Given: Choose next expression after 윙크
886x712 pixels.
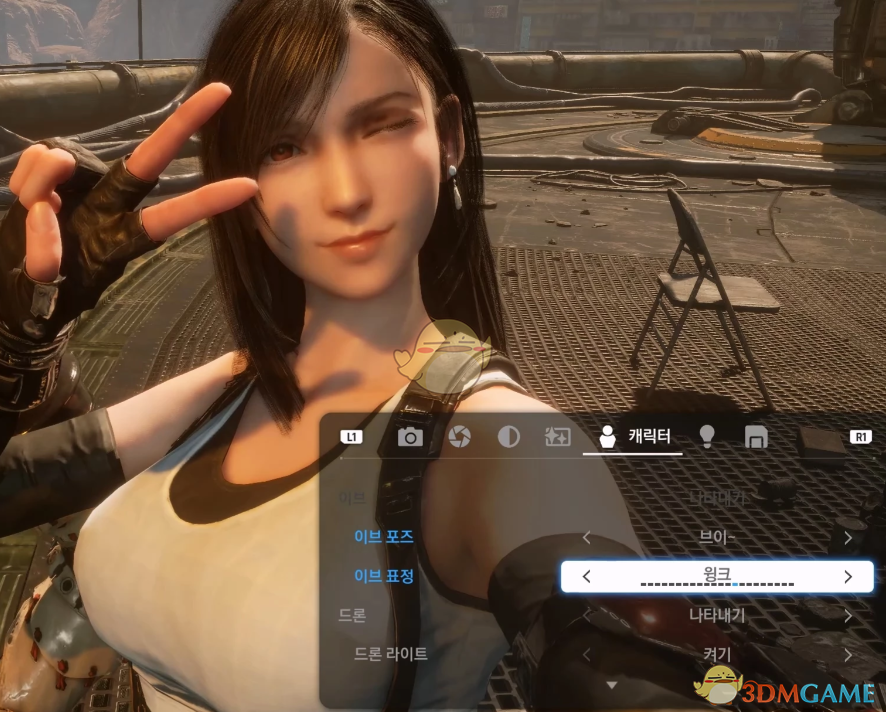Looking at the screenshot, I should pos(847,576).
